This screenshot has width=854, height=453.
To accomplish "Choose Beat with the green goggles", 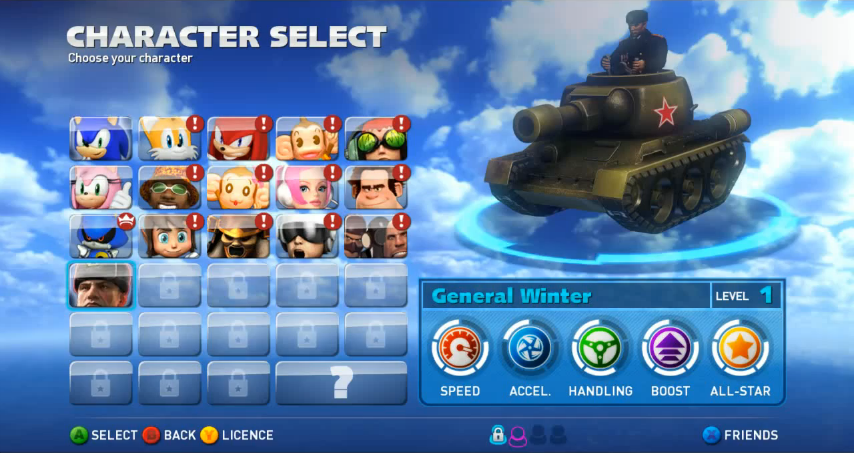I will (376, 138).
